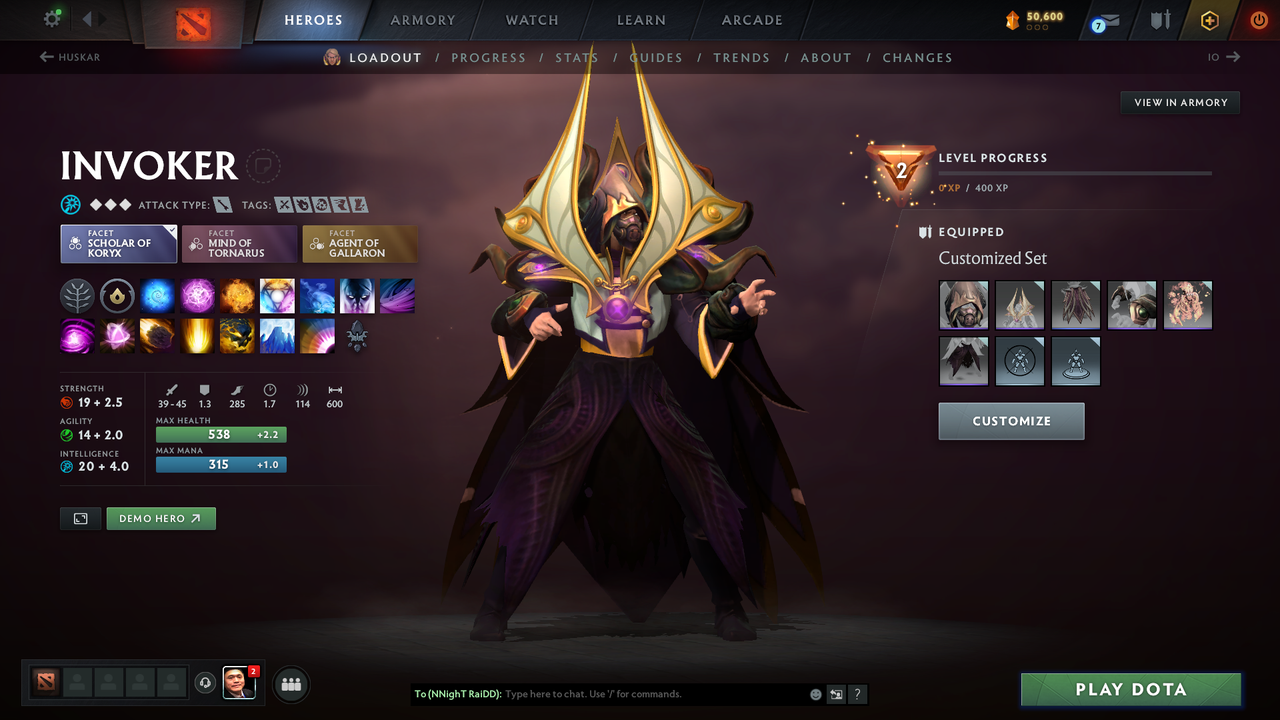View the talent tree icon
This screenshot has width=1280, height=720.
77,295
